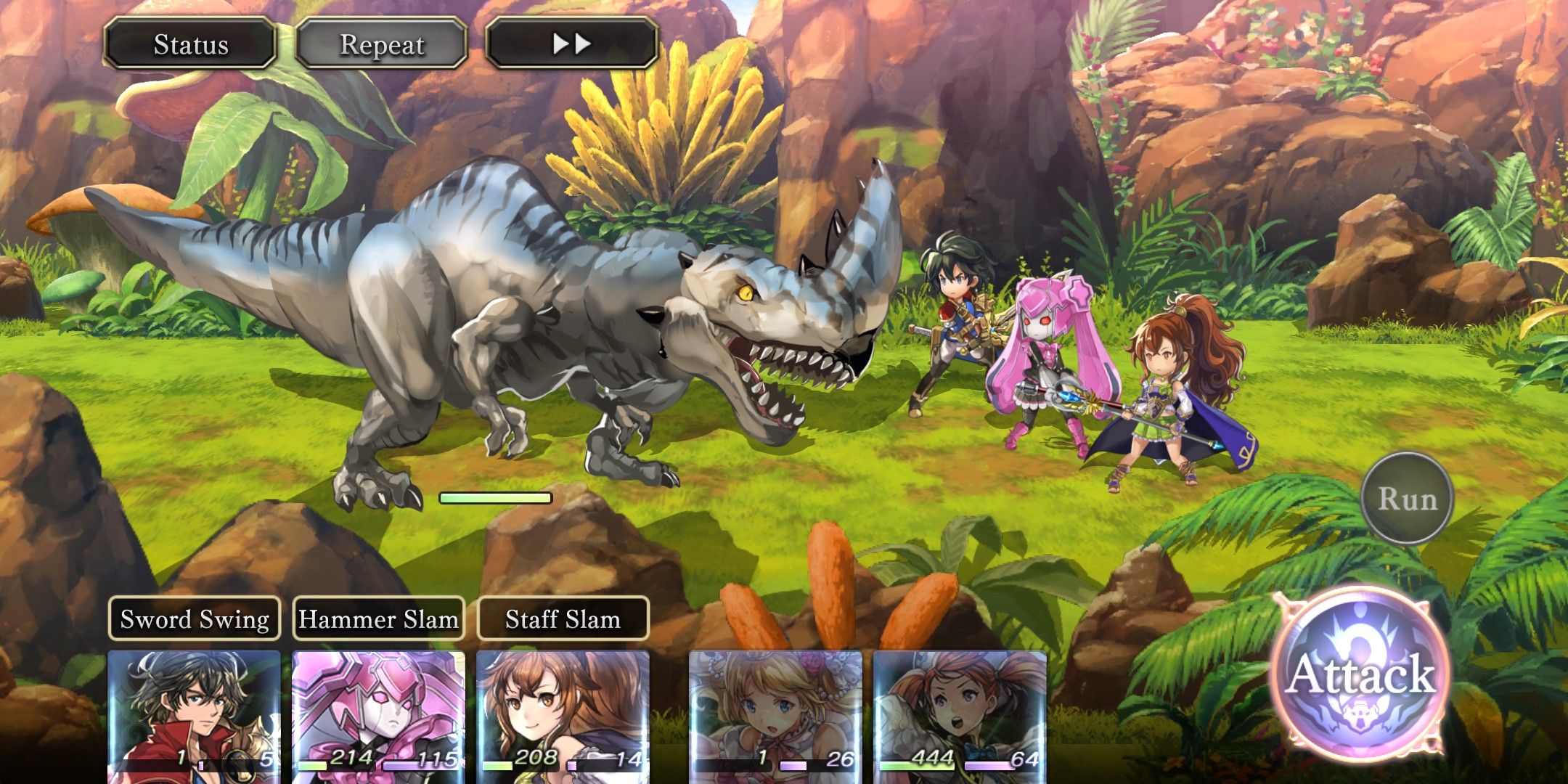Open the Status screen
The image size is (1568, 784).
[x=190, y=44]
